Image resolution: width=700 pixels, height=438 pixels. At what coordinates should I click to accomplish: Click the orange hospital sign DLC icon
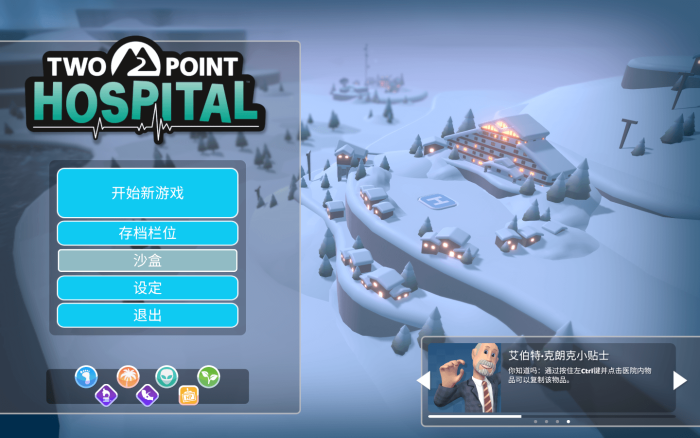click(188, 395)
